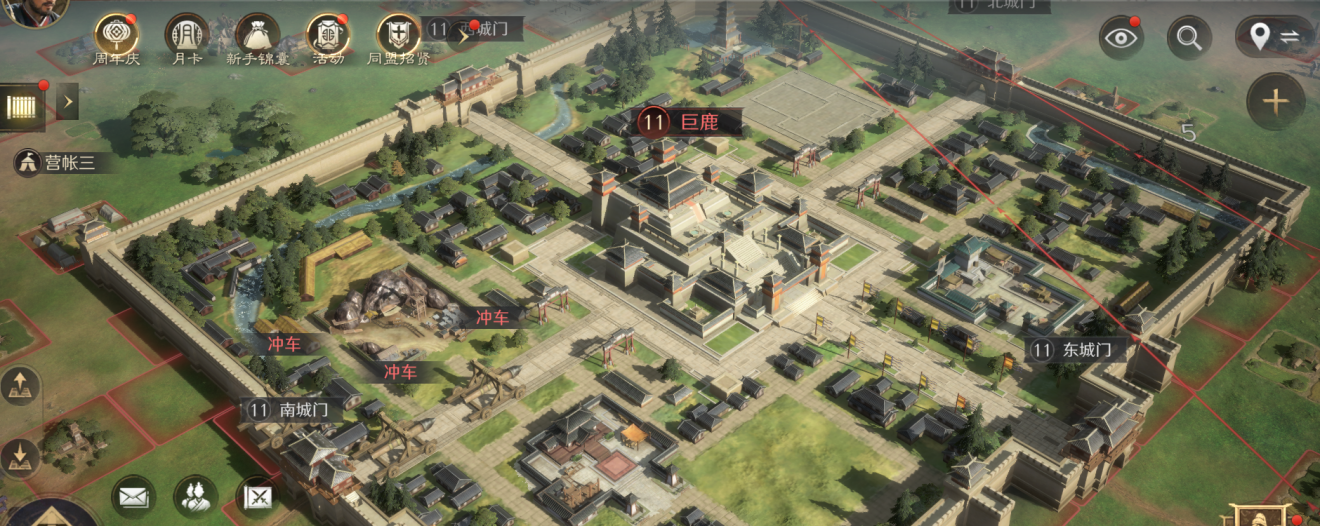Open the mail envelope inbox
Screen dimensions: 1320x526
133,496
